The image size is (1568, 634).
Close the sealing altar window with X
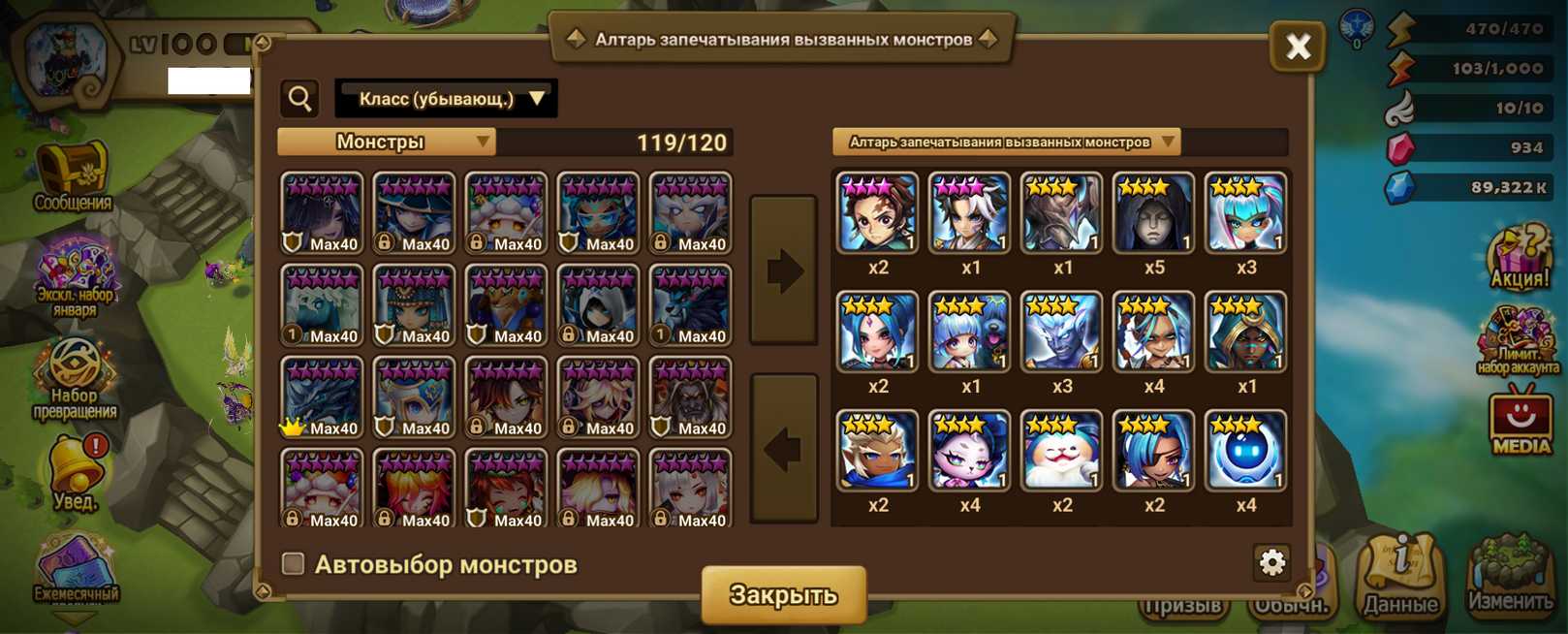click(x=1298, y=47)
